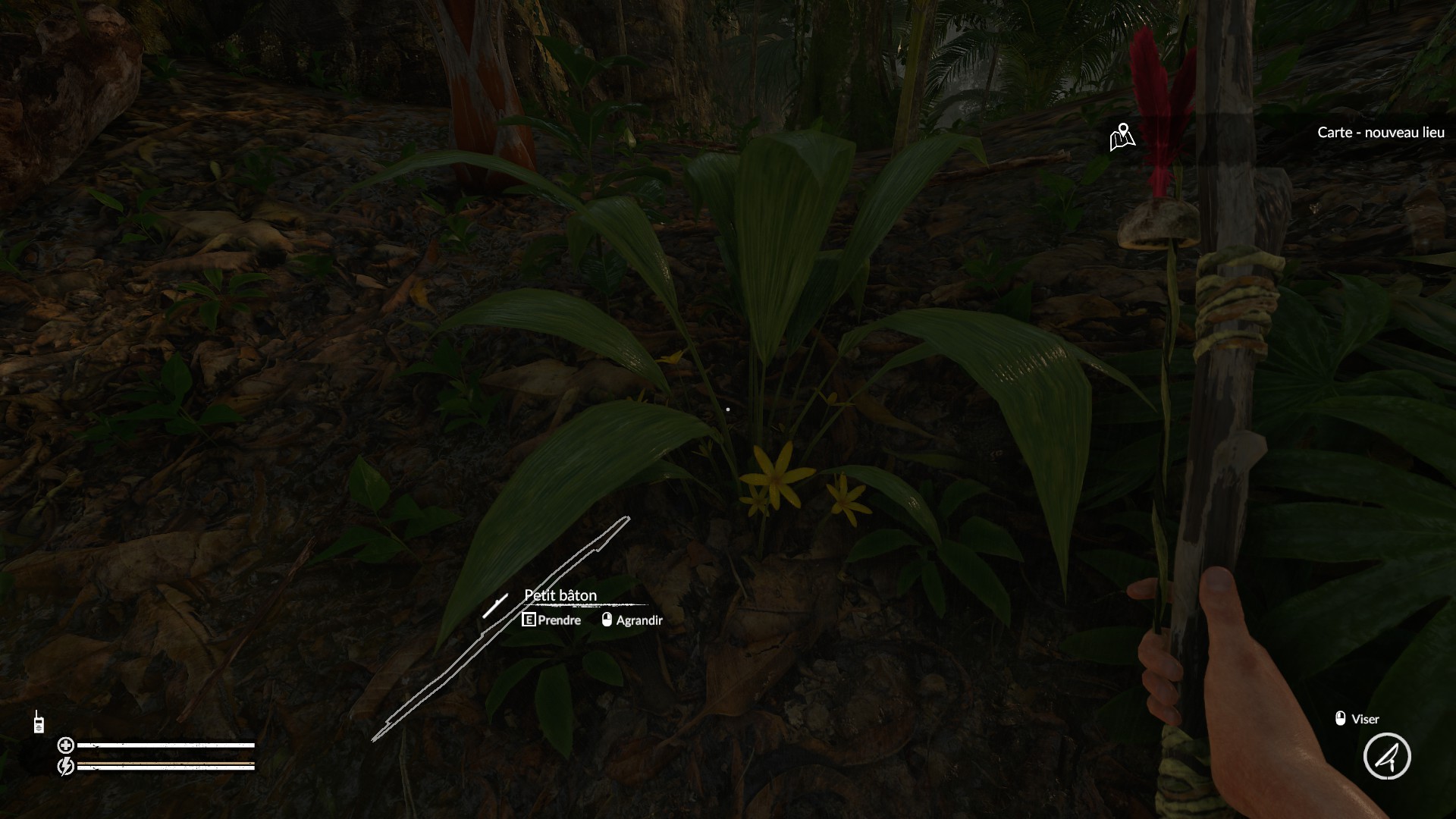This screenshot has width=1456, height=819.
Task: Click the "Carte - nouveau lieu" notification
Action: 1380,133
